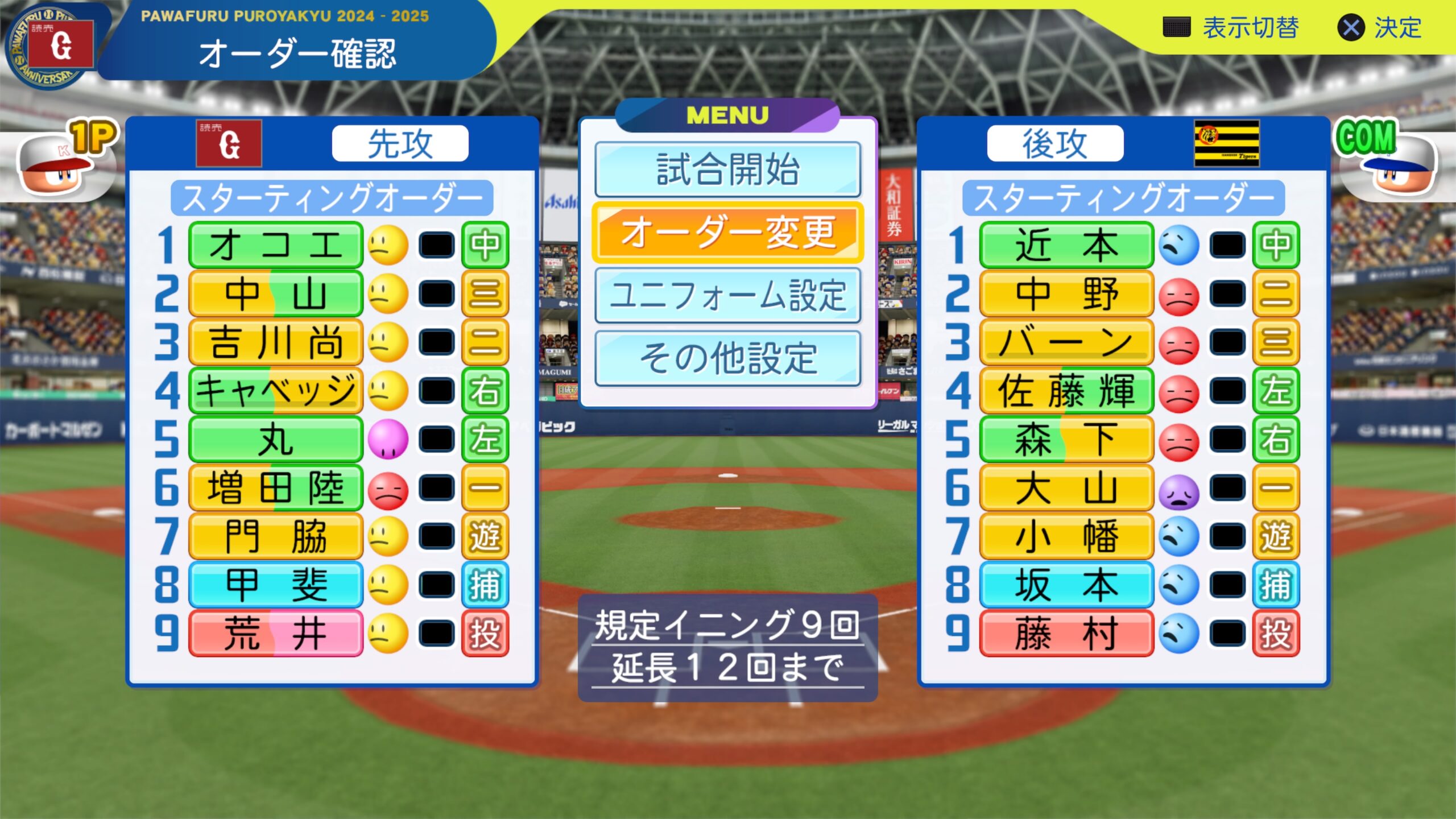Viewport: 1456px width, 819px height.
Task: Select 中山 in the Giants batting order
Action: [x=275, y=294]
